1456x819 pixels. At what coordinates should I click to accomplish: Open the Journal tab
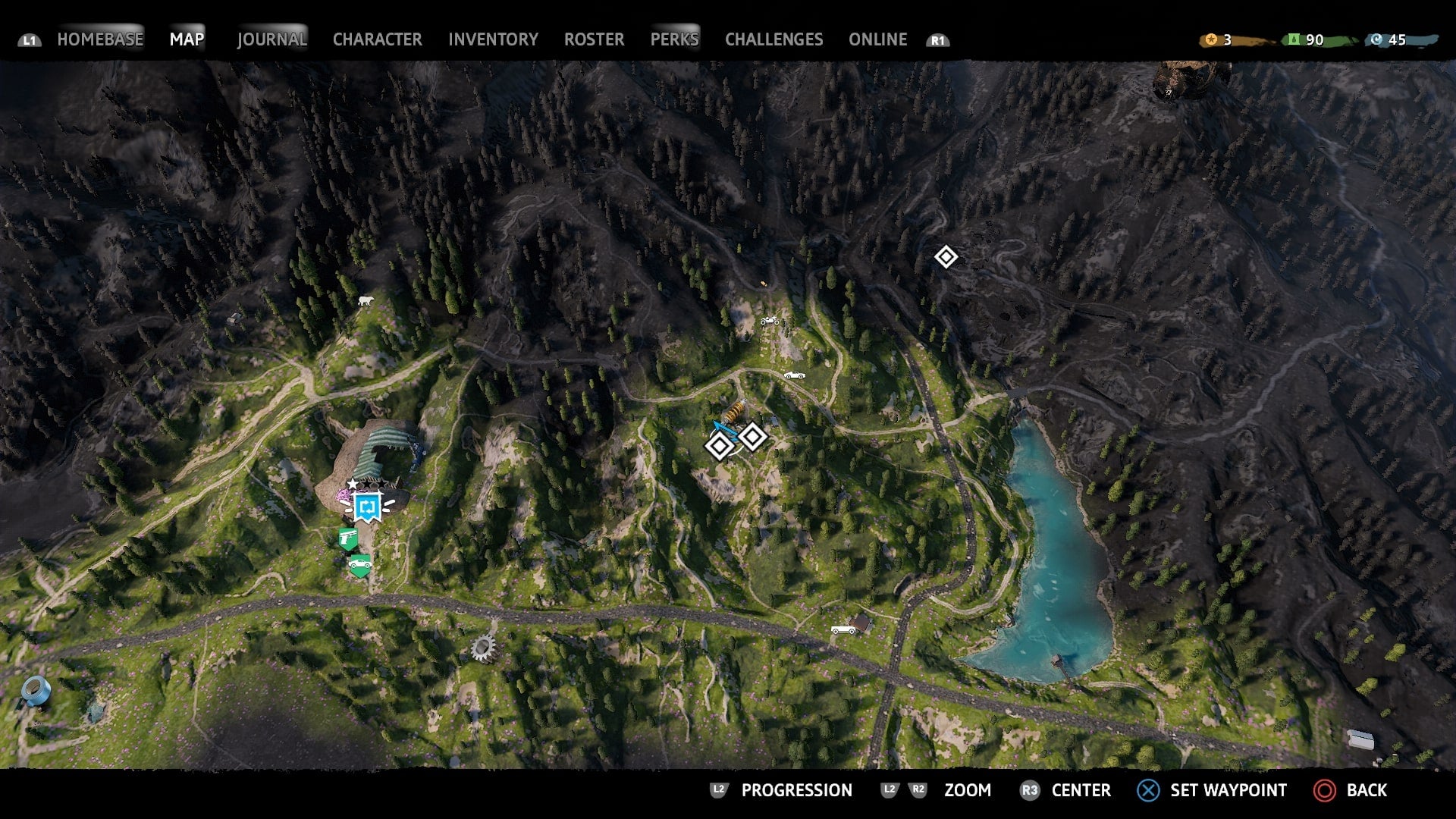tap(271, 39)
